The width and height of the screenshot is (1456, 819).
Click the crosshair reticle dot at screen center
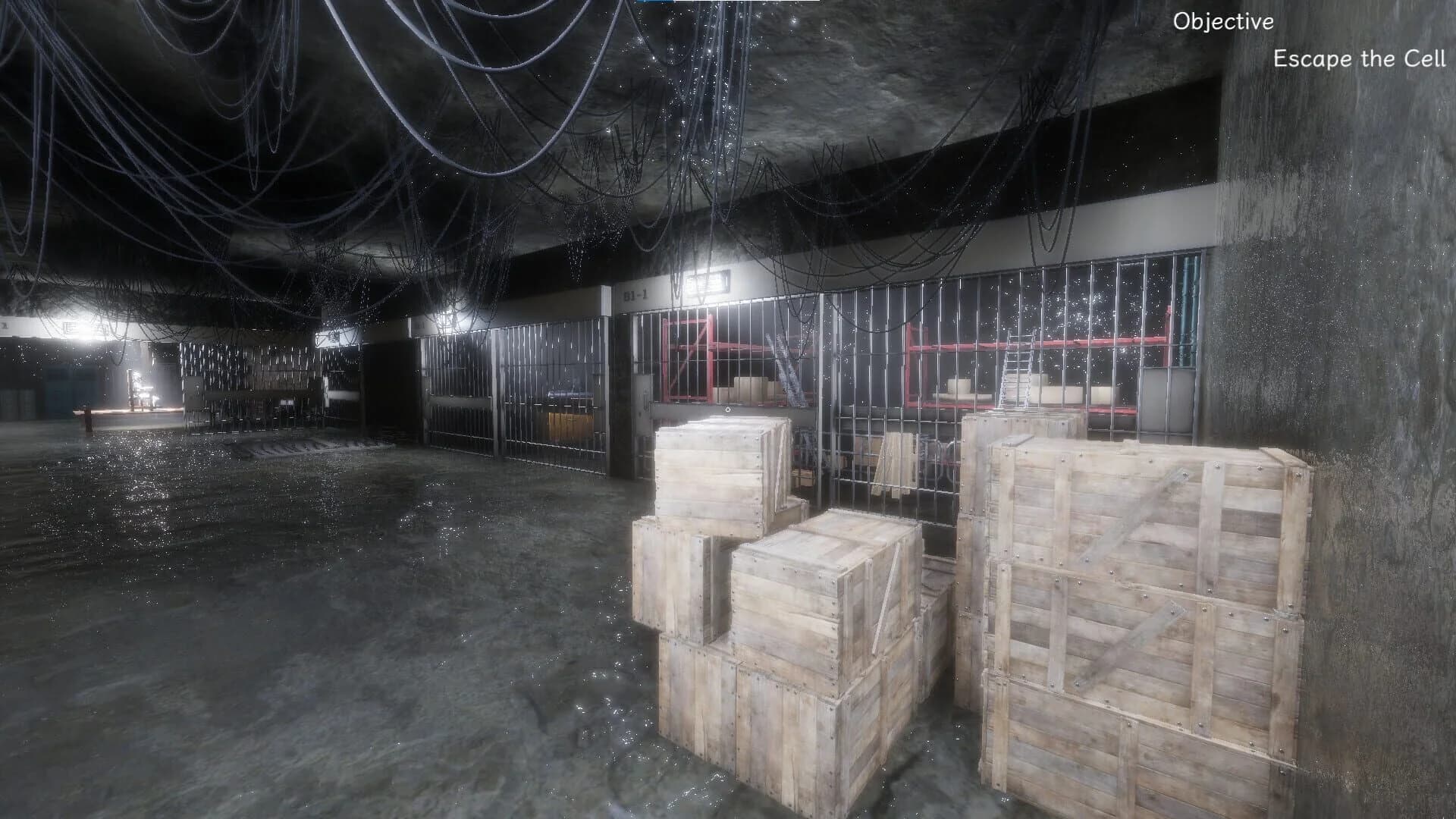[727, 410]
